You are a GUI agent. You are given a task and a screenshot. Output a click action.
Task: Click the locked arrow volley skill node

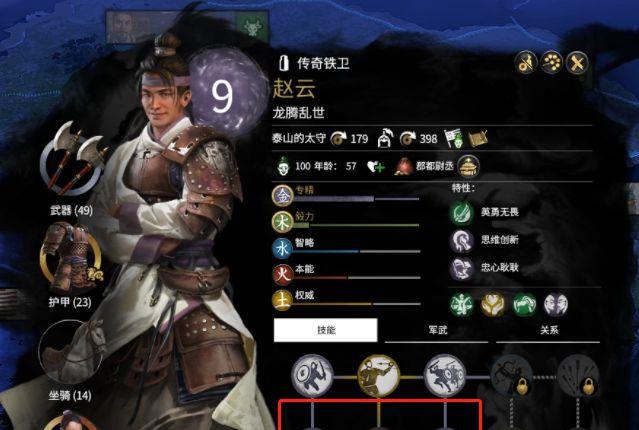click(581, 375)
